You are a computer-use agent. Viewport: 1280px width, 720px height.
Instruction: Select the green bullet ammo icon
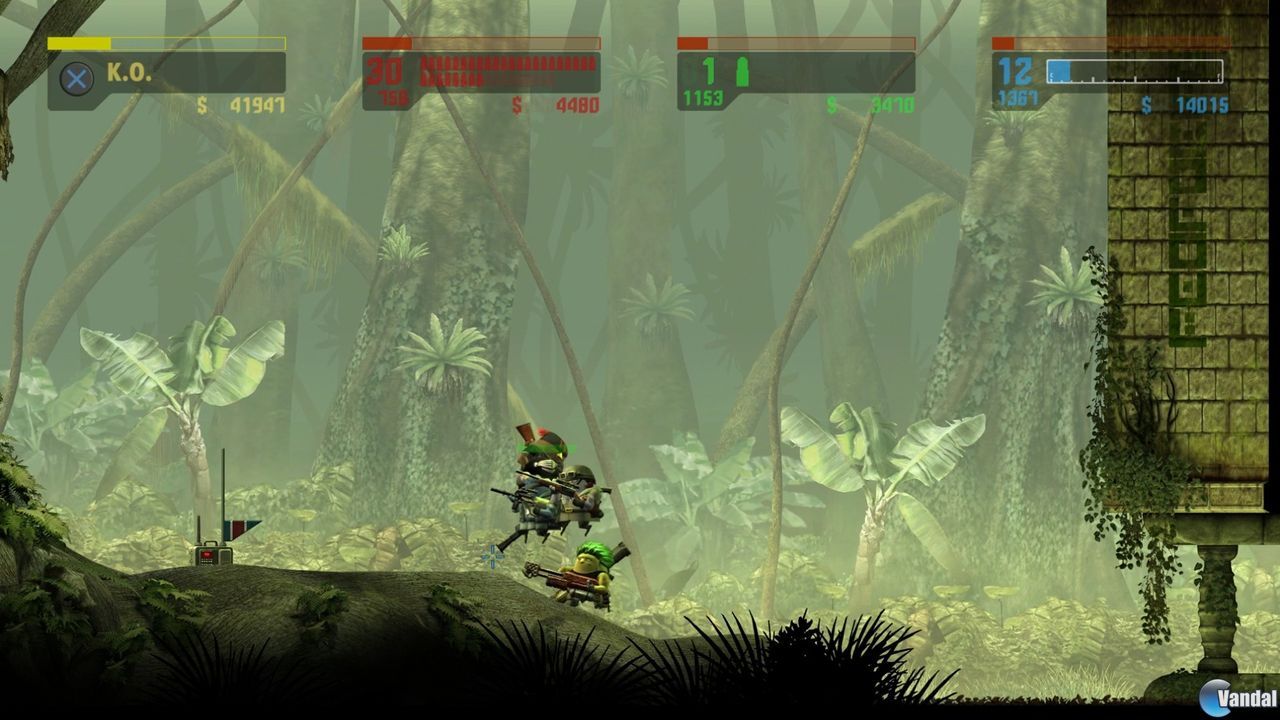pos(741,70)
